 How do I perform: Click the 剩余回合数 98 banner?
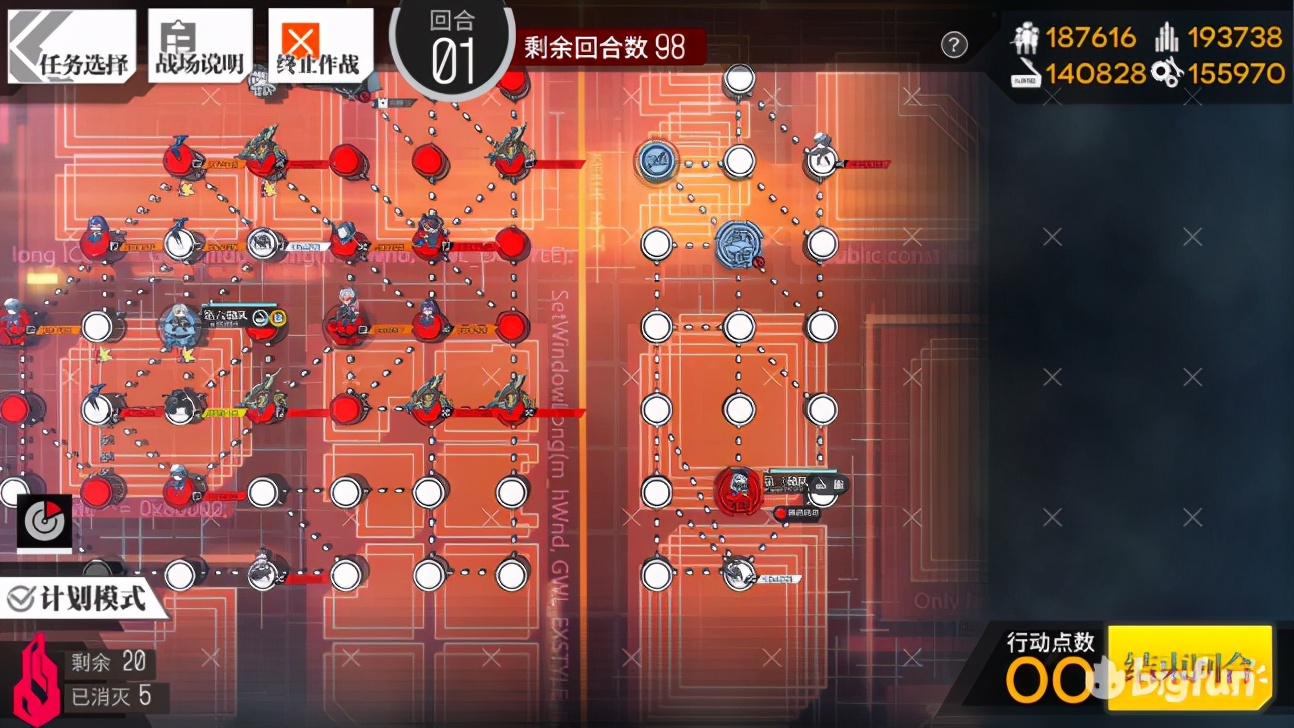(604, 44)
